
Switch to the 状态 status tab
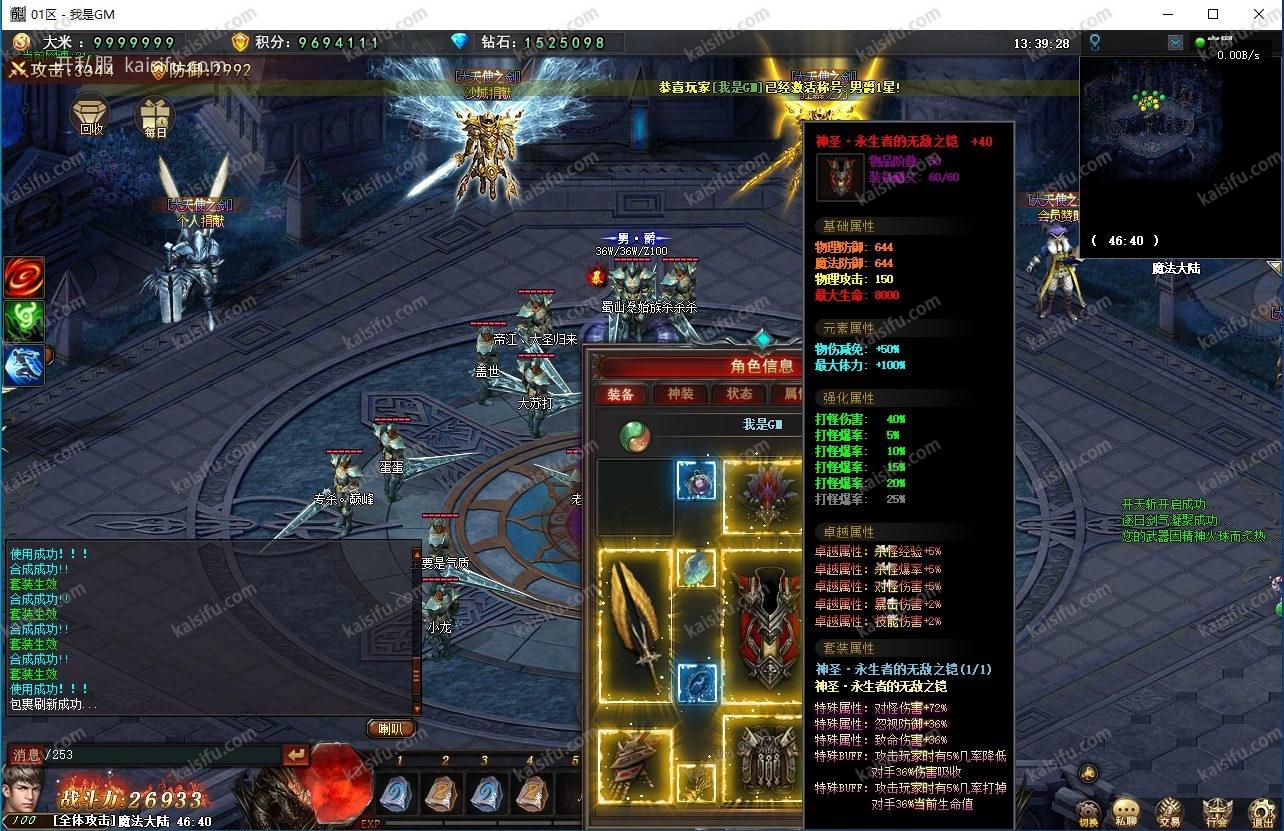(739, 394)
